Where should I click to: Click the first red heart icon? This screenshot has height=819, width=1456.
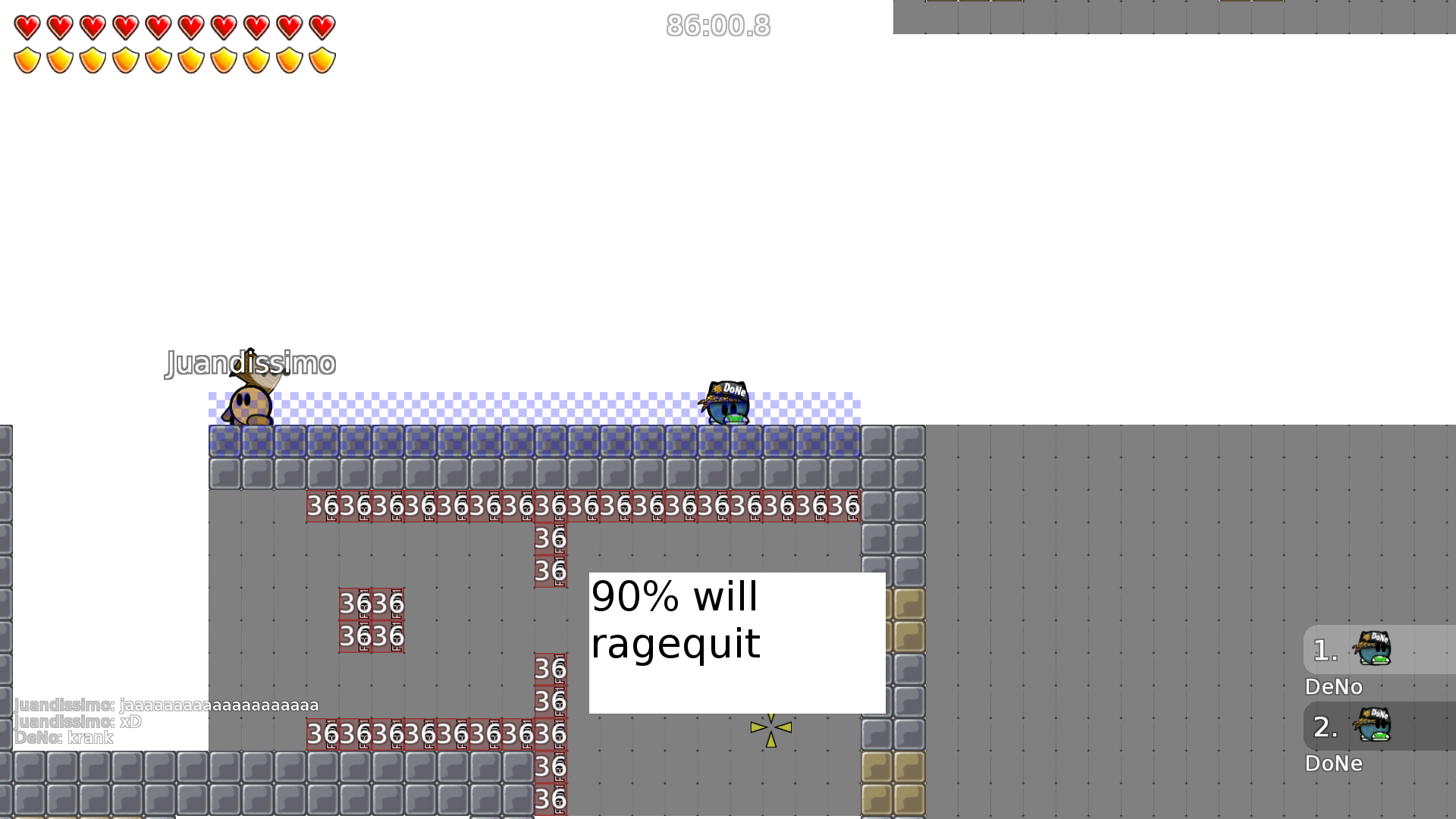pyautogui.click(x=26, y=27)
